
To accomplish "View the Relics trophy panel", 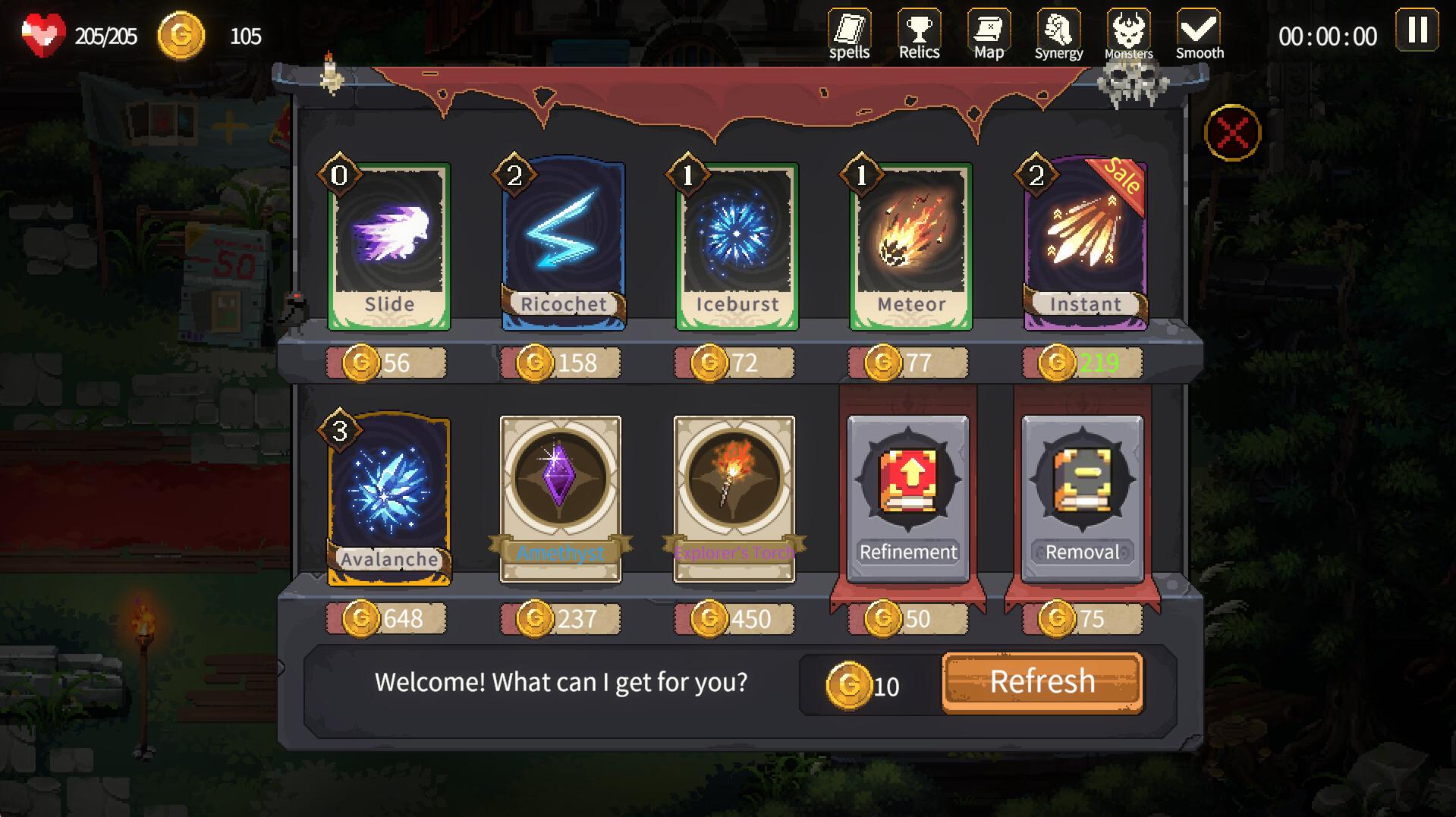I will click(x=919, y=30).
